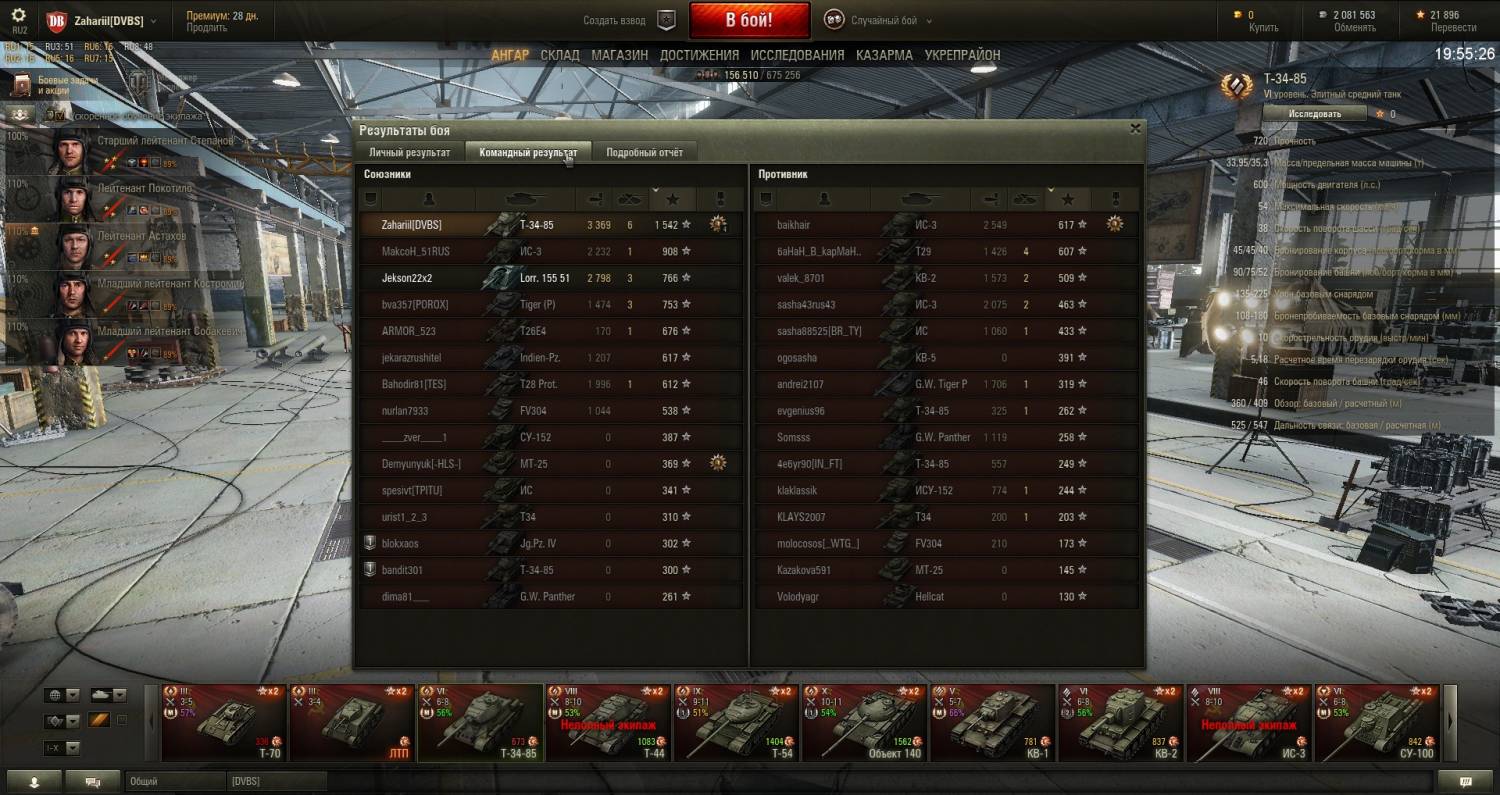
Task: Choose the Объект 140 tank in the carousel
Action: click(864, 722)
